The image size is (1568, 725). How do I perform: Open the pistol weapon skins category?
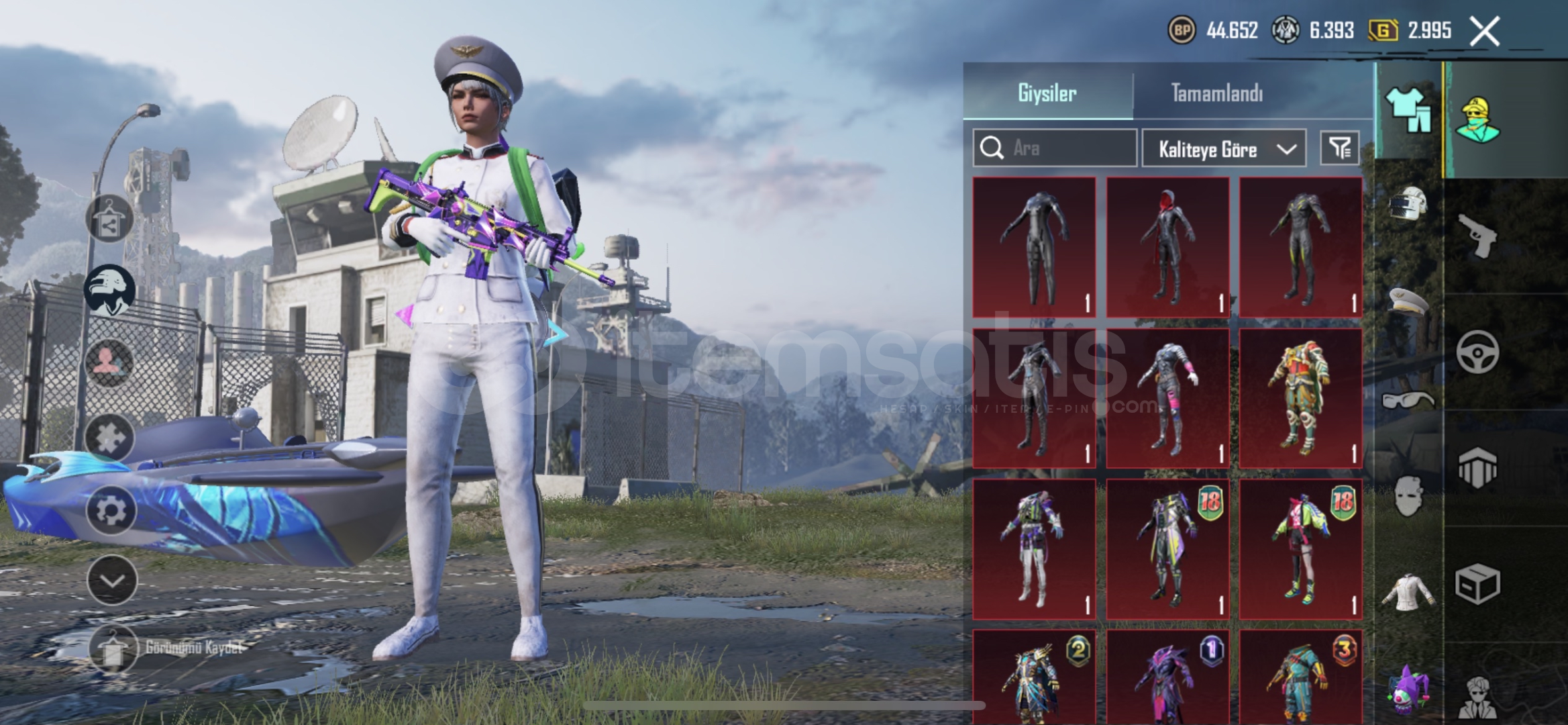click(x=1478, y=235)
